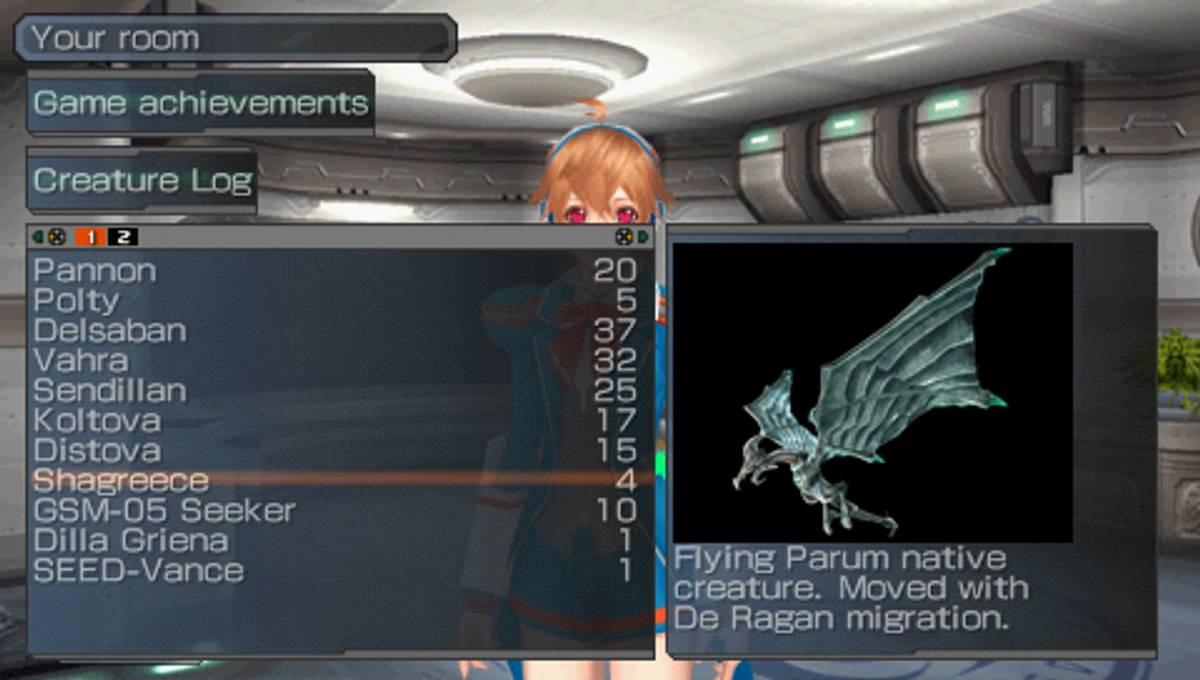1200x680 pixels.
Task: Choose the Creature Log entry
Action: [142, 181]
